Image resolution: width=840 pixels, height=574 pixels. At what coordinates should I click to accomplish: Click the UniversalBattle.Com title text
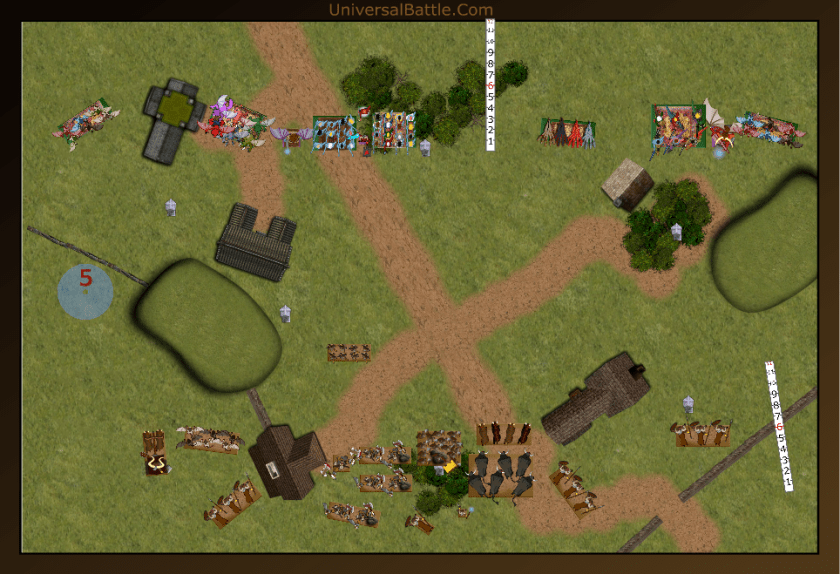click(x=410, y=10)
